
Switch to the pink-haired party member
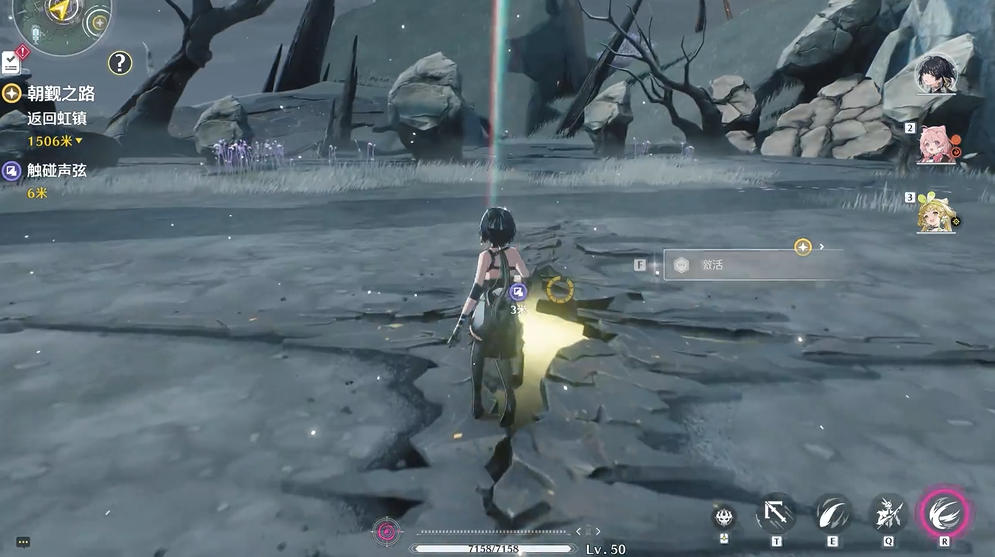(937, 143)
